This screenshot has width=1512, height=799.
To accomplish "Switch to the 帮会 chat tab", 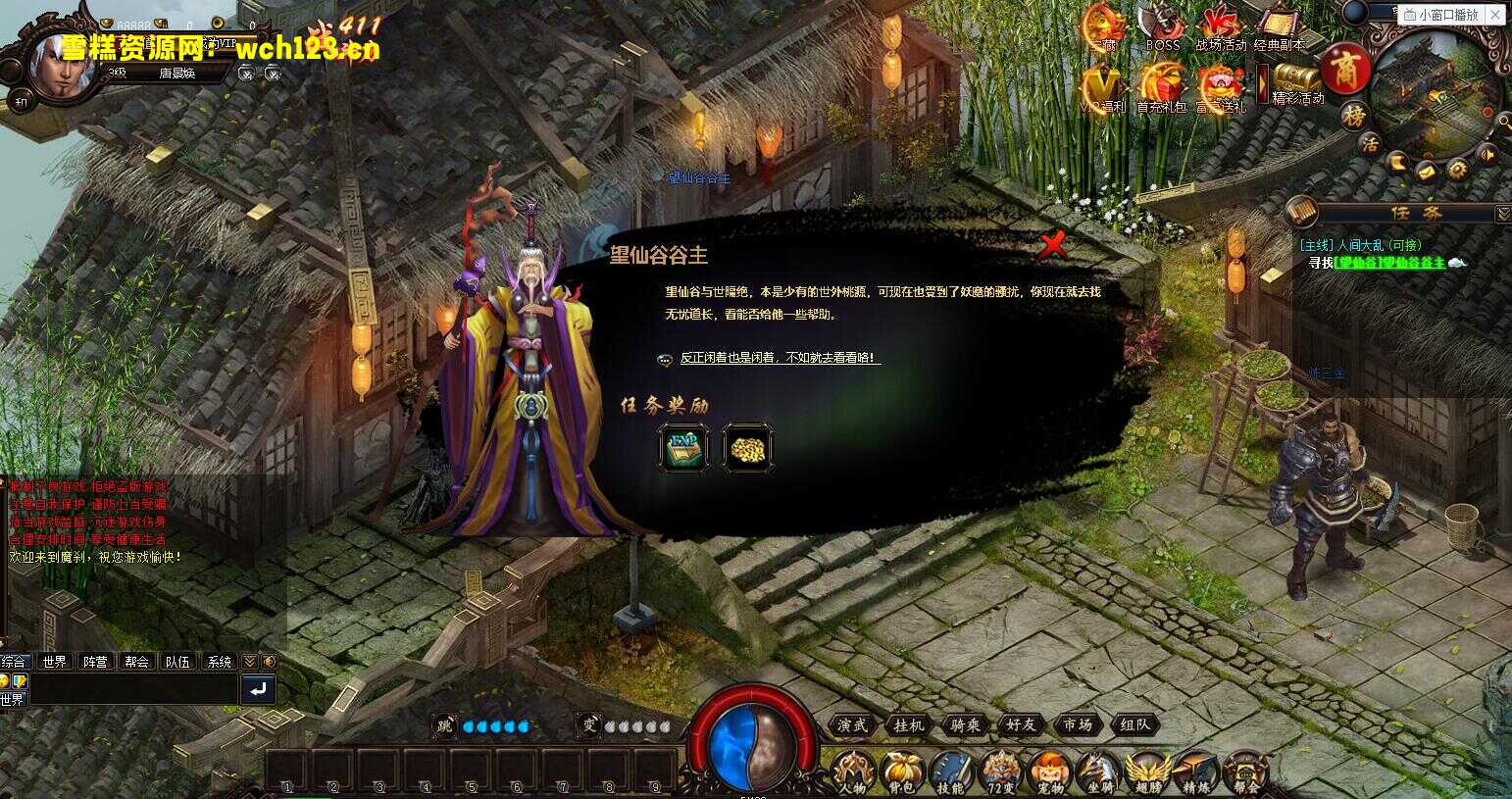I will click(x=136, y=662).
